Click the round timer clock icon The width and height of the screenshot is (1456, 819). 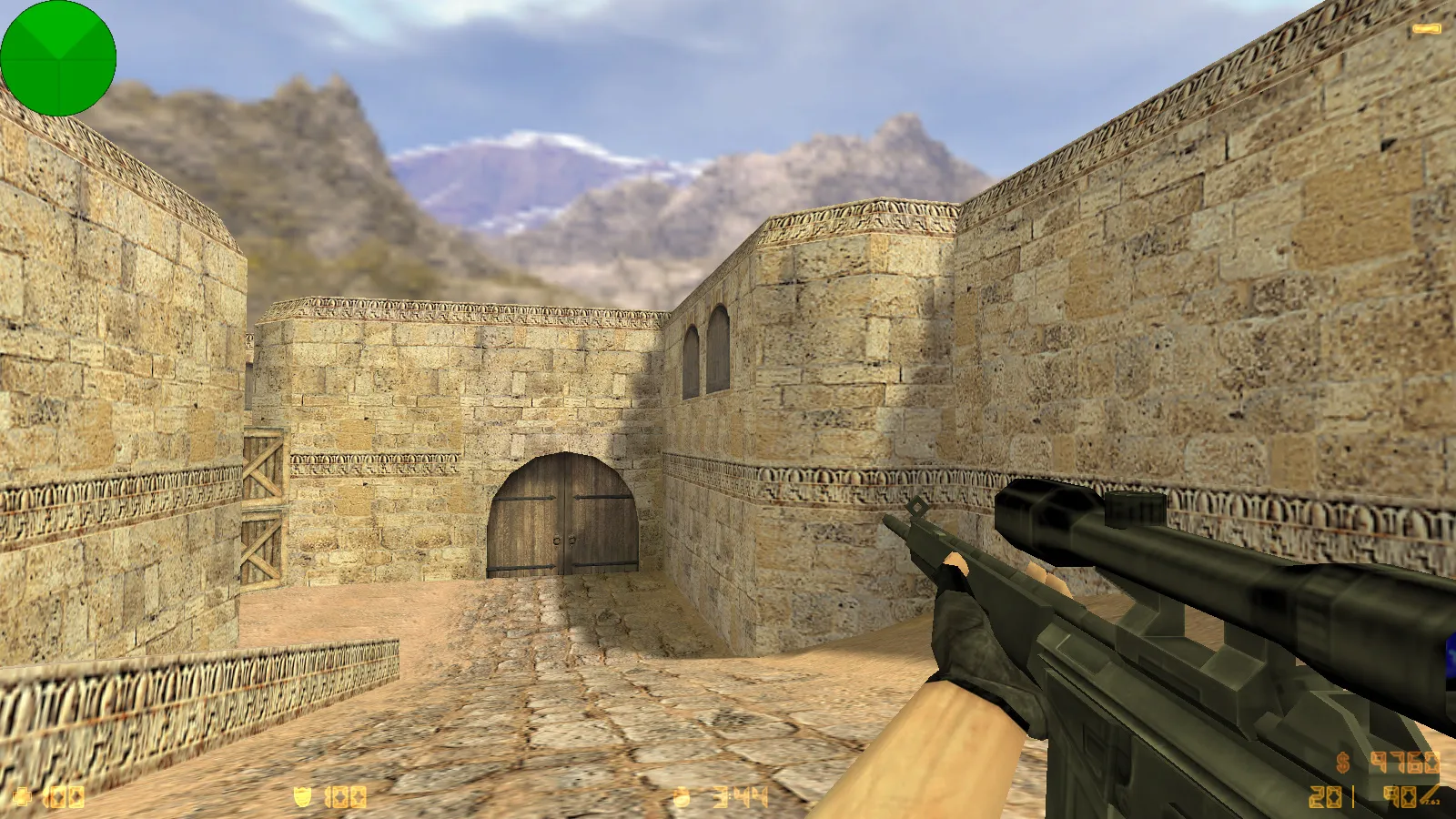tap(681, 798)
